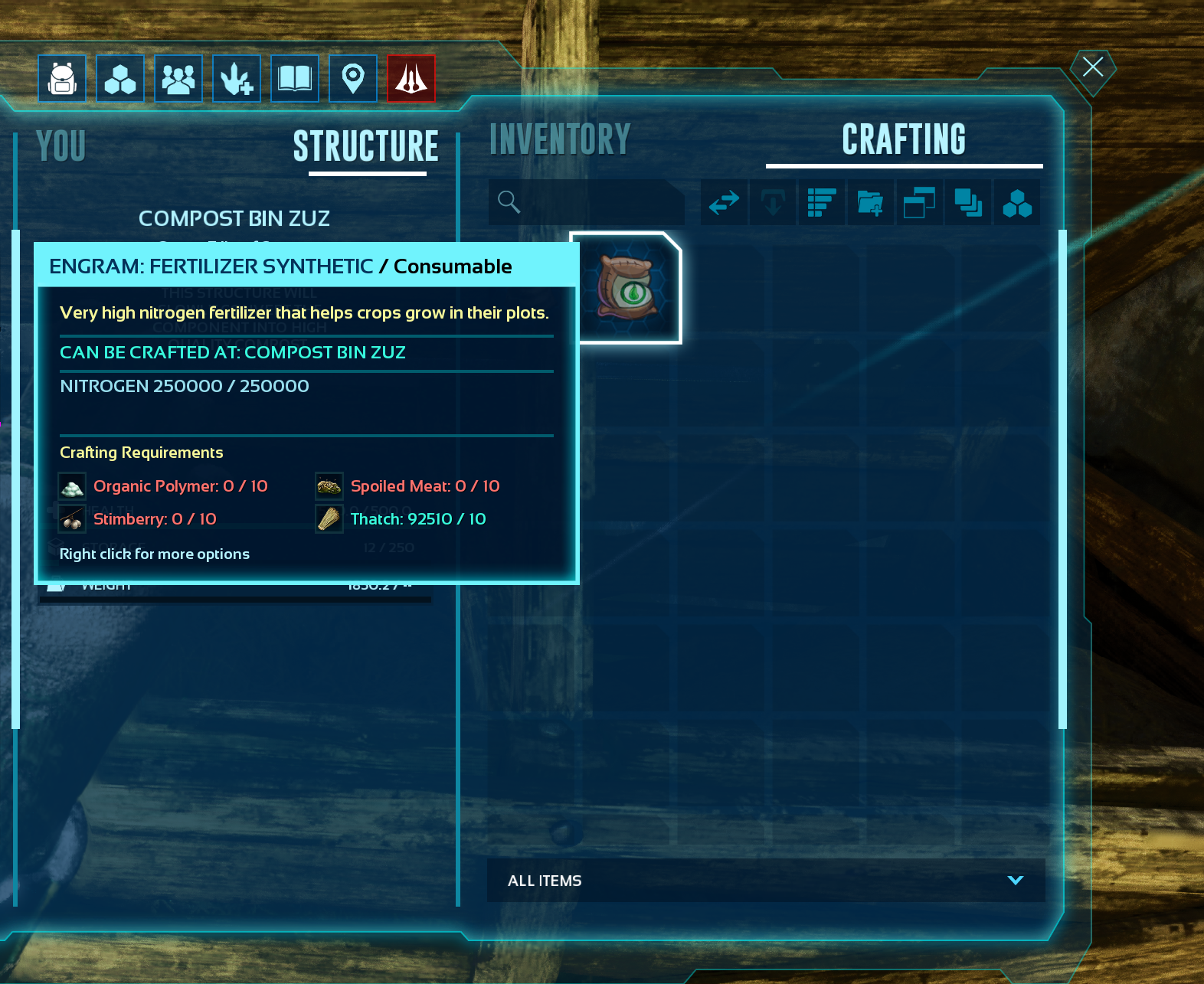Open the map pin menu

(353, 78)
